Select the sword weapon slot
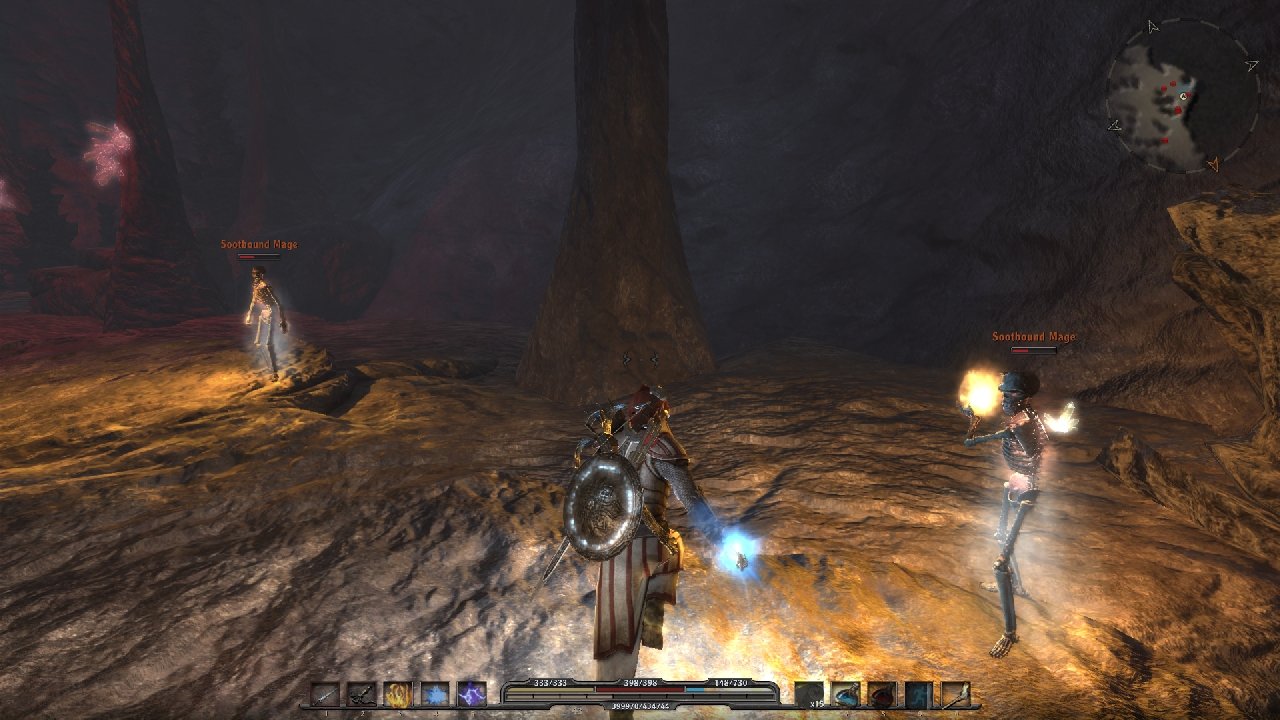The height and width of the screenshot is (720, 1280). 325,694
